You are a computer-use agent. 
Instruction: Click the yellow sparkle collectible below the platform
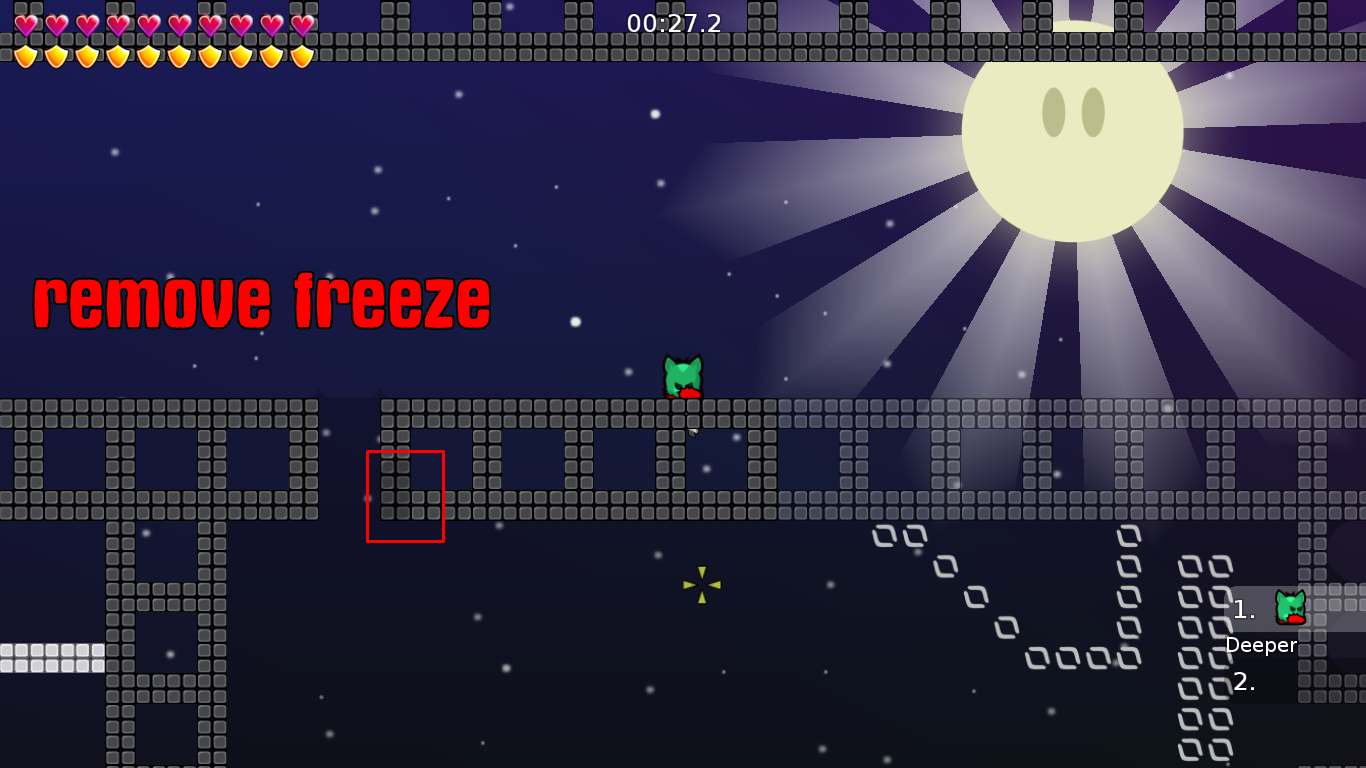coord(703,583)
